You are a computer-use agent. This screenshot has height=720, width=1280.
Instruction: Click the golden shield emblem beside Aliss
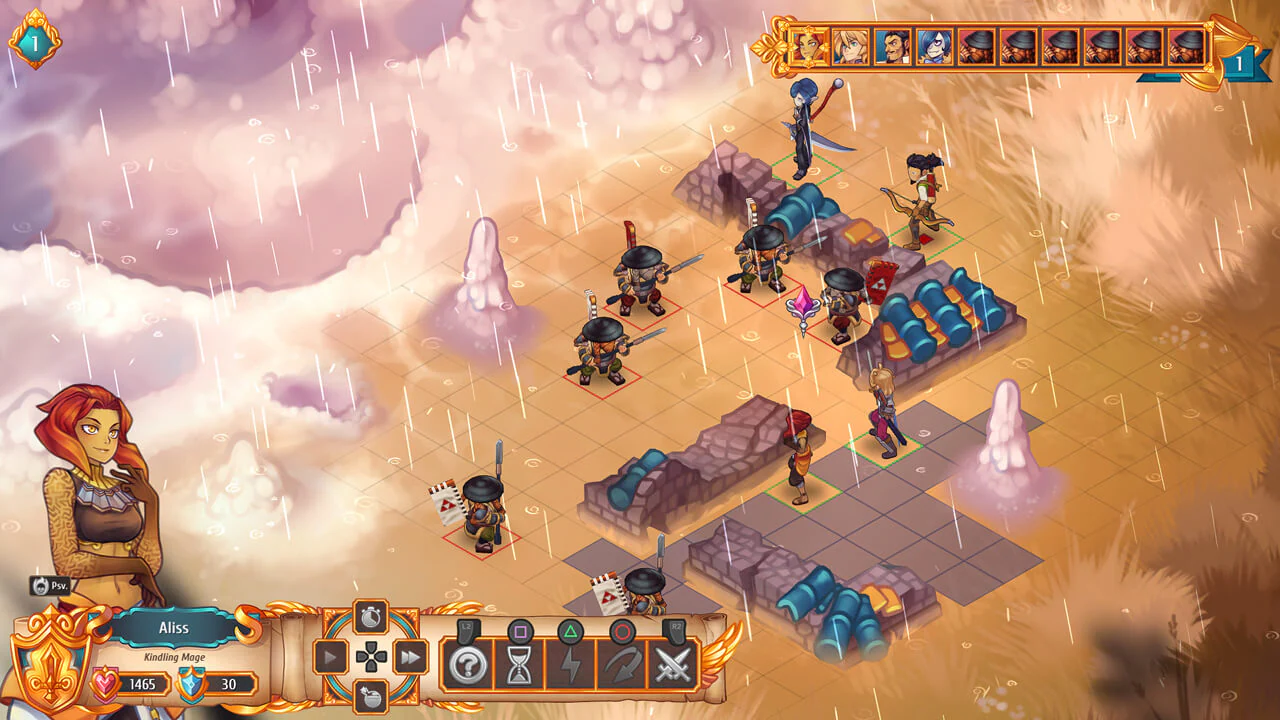tap(48, 655)
